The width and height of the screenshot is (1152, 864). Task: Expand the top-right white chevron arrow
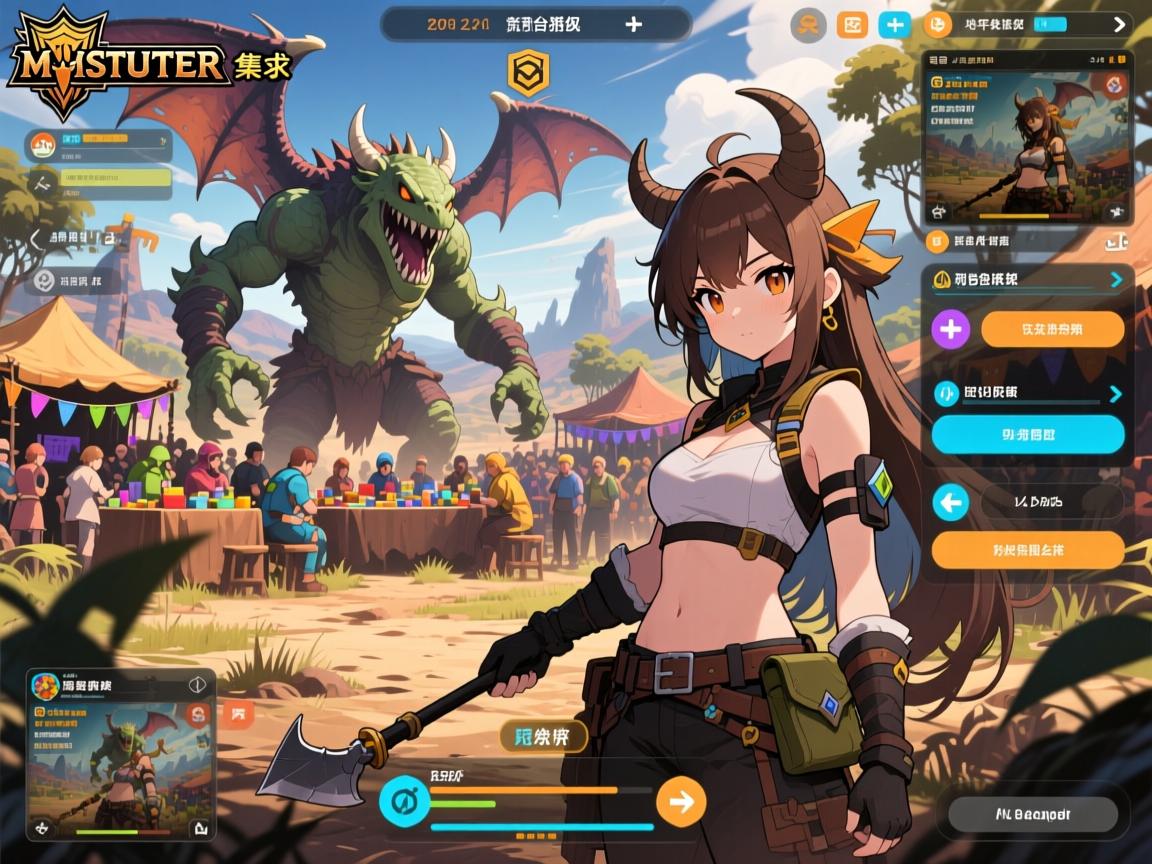[x=1119, y=25]
